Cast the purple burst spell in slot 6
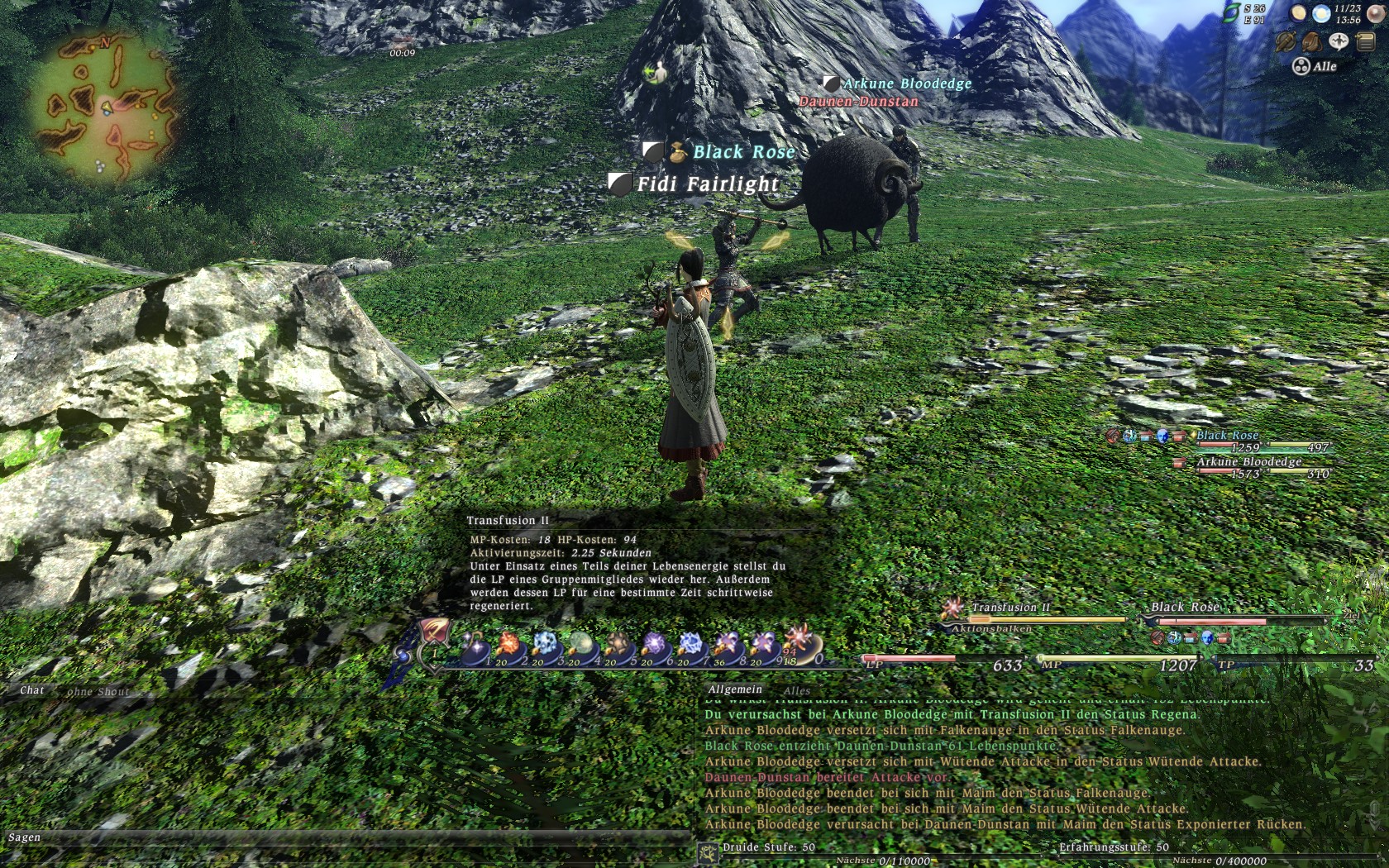This screenshot has width=1389, height=868. 654,646
